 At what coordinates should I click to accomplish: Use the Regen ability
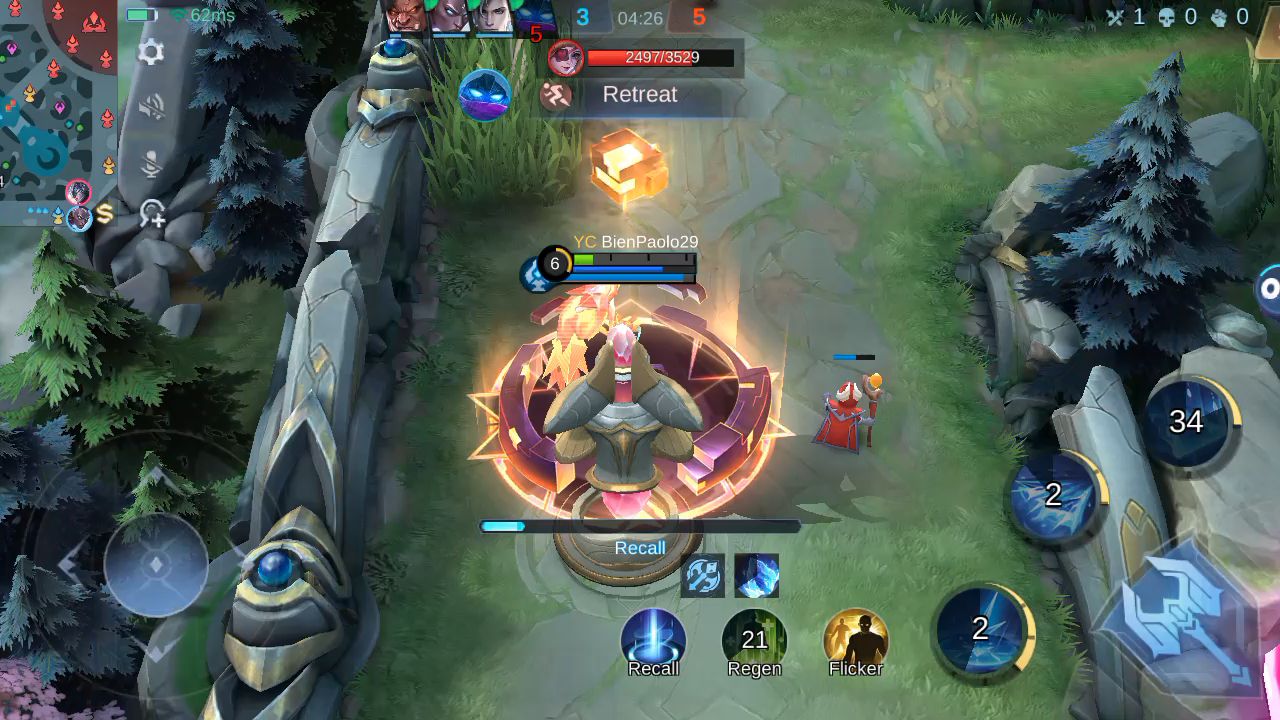754,642
